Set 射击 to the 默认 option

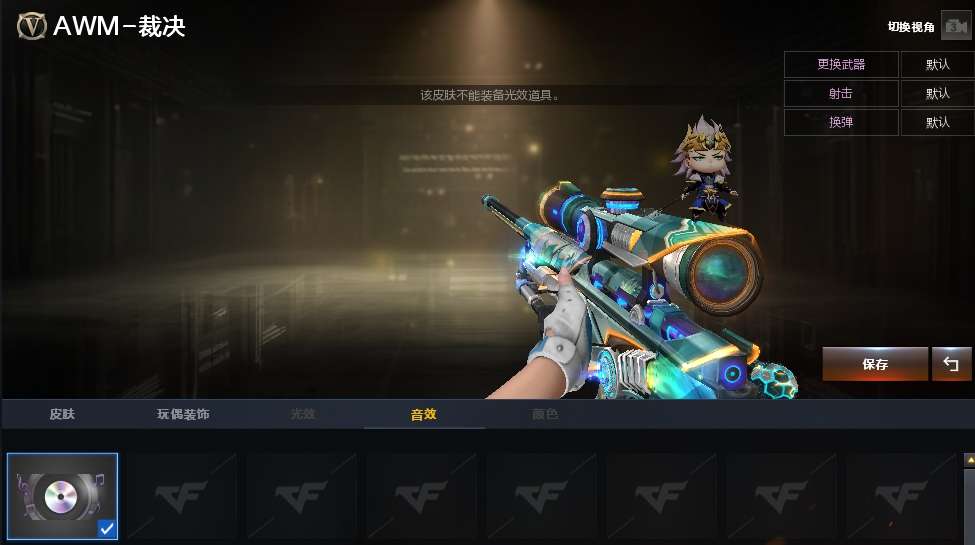(937, 93)
